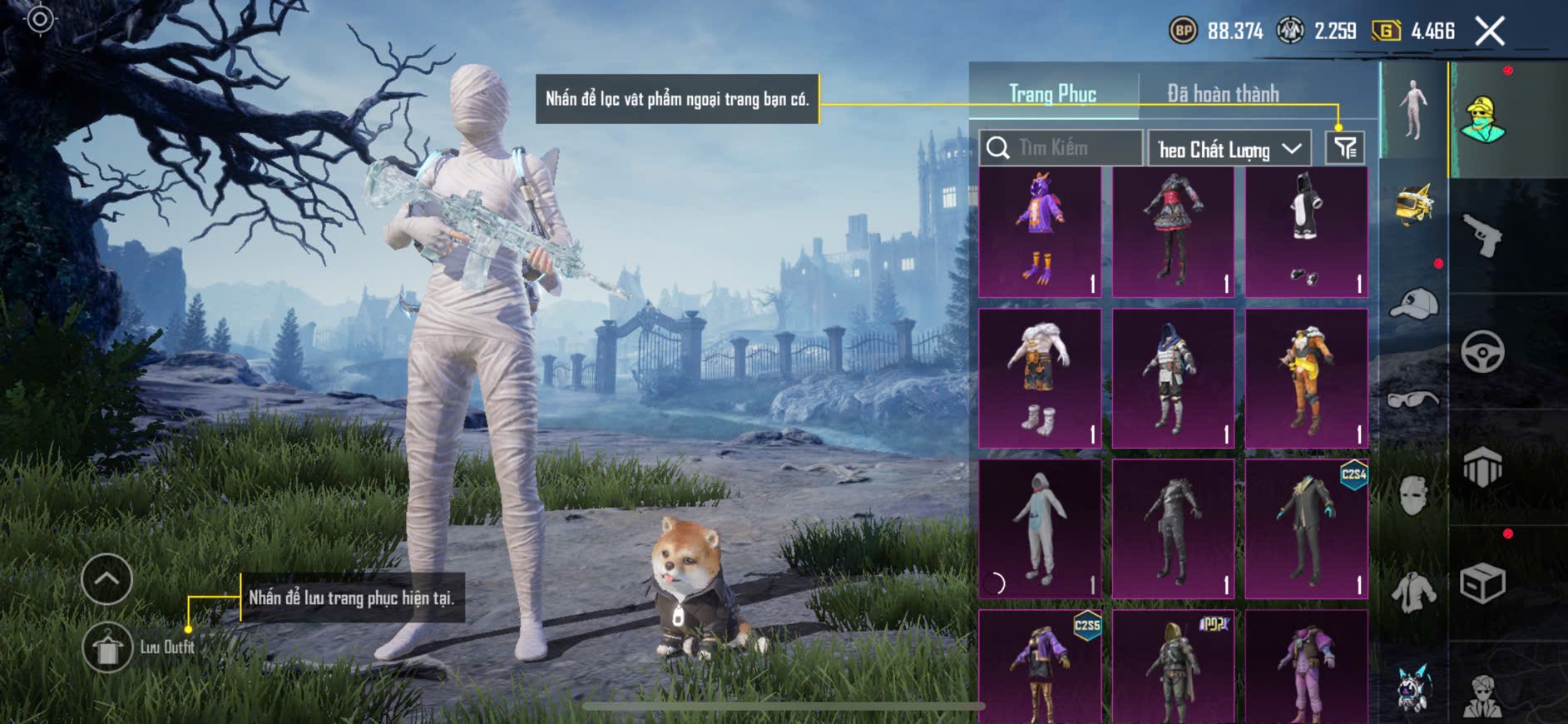The height and width of the screenshot is (724, 1568).
Task: Open the steering wheel vehicle section
Action: [x=1482, y=351]
